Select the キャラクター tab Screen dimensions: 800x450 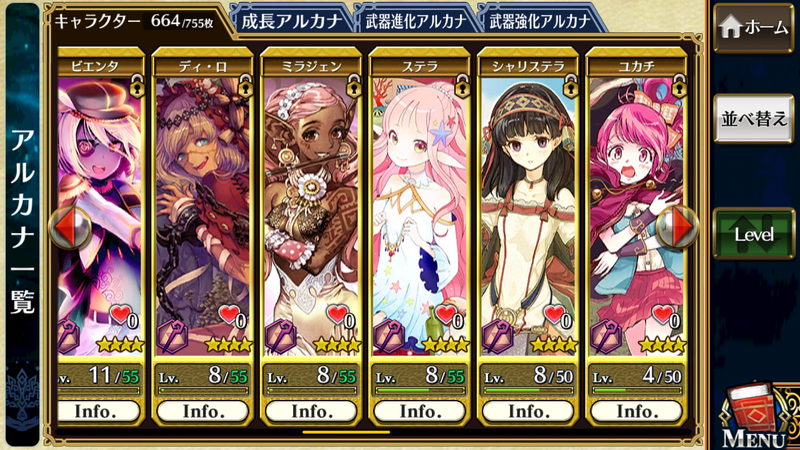135,20
